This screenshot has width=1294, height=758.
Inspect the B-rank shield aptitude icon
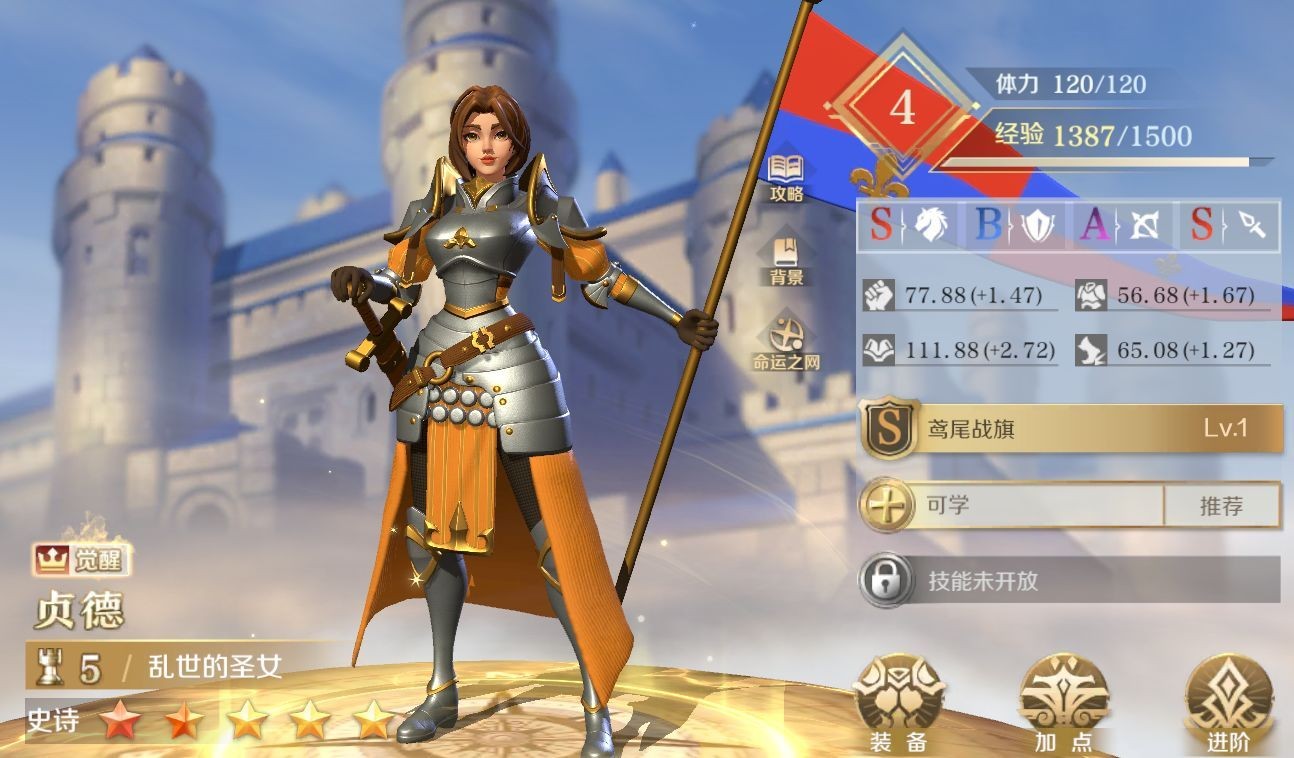[x=1014, y=226]
